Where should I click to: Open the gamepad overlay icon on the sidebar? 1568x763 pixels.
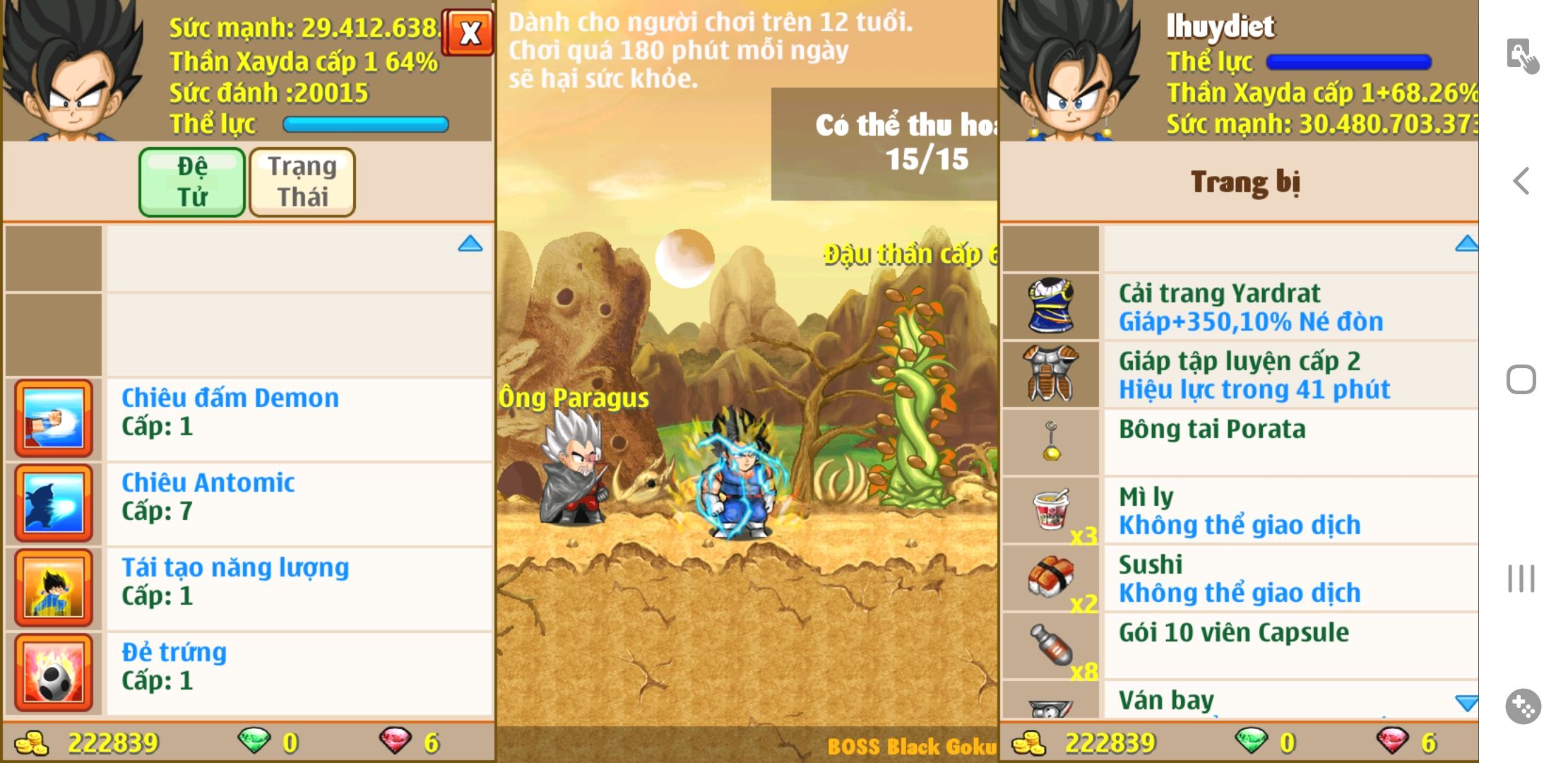pyautogui.click(x=1523, y=706)
